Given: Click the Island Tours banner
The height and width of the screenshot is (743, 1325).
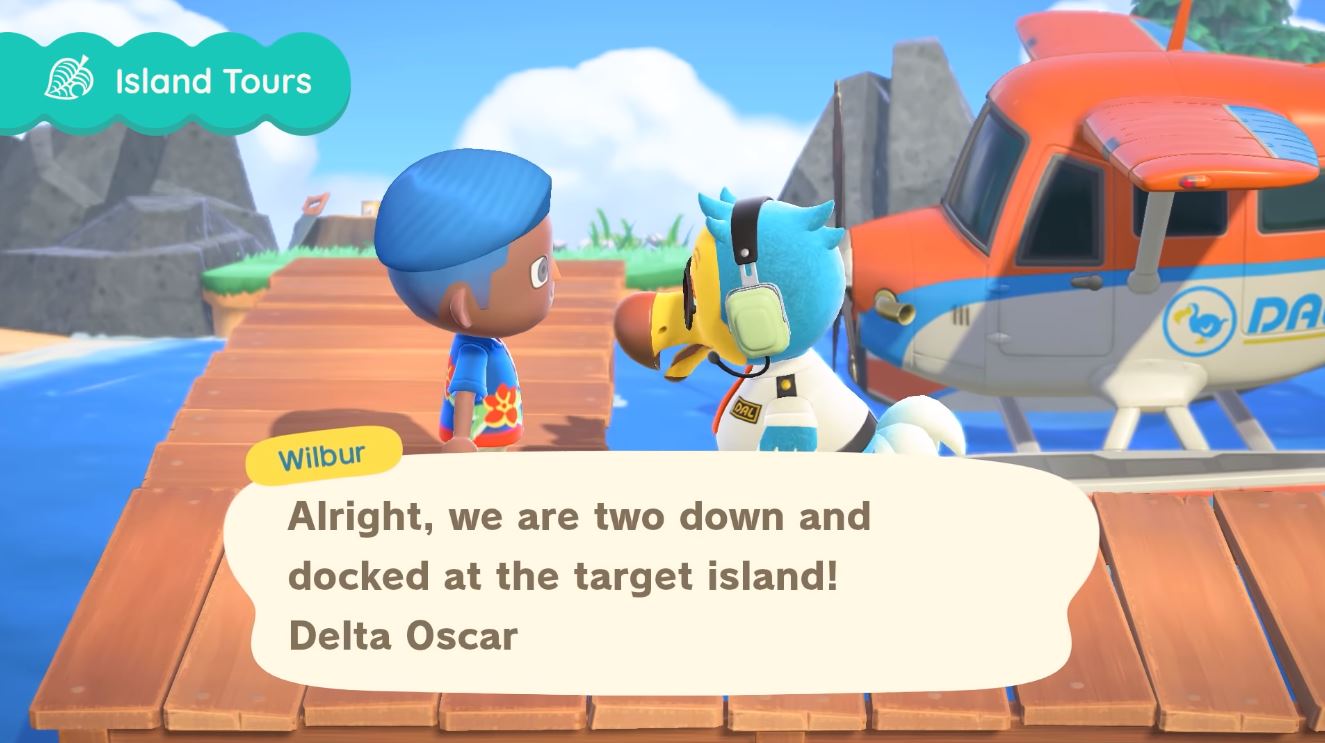Looking at the screenshot, I should point(178,82).
